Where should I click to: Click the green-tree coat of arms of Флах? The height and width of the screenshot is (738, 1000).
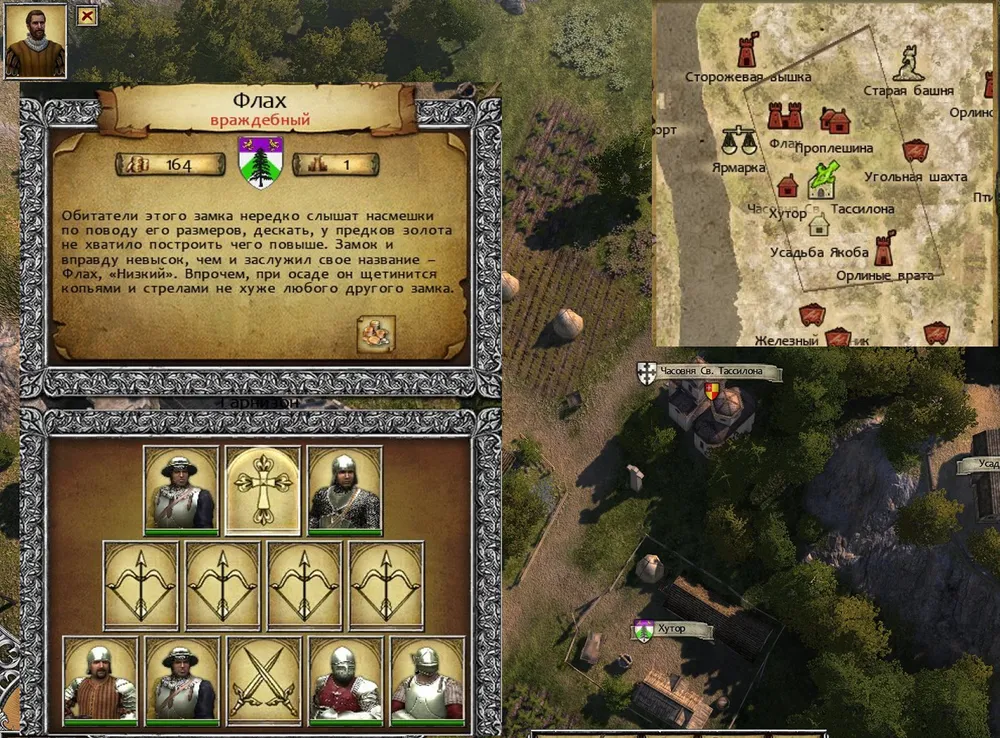pos(261,161)
